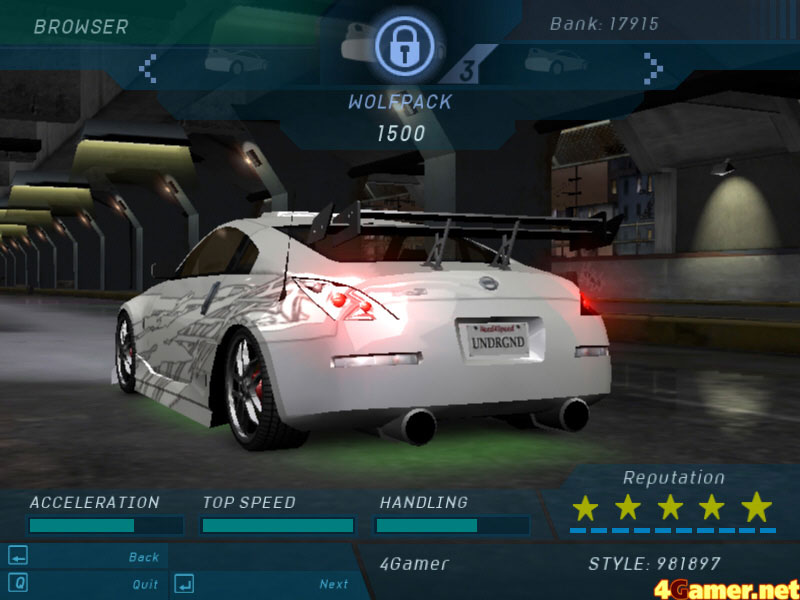Browse to the next car with right arrow
Screen dimensions: 800x600
[x=653, y=68]
